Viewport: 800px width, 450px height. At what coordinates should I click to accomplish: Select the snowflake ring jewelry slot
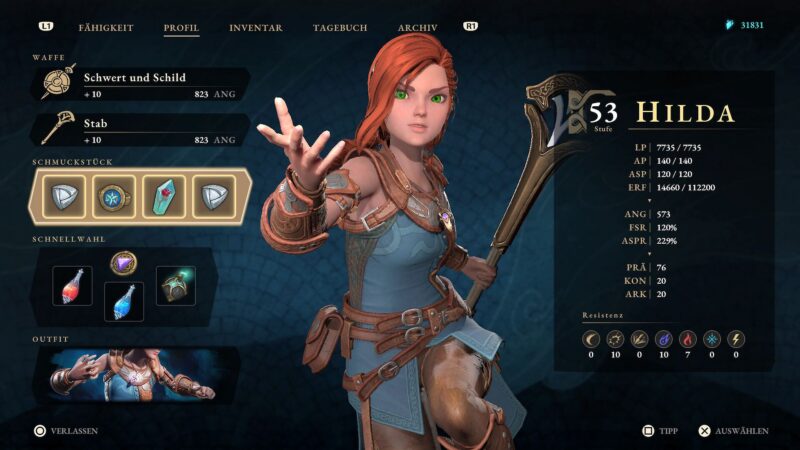[114, 196]
